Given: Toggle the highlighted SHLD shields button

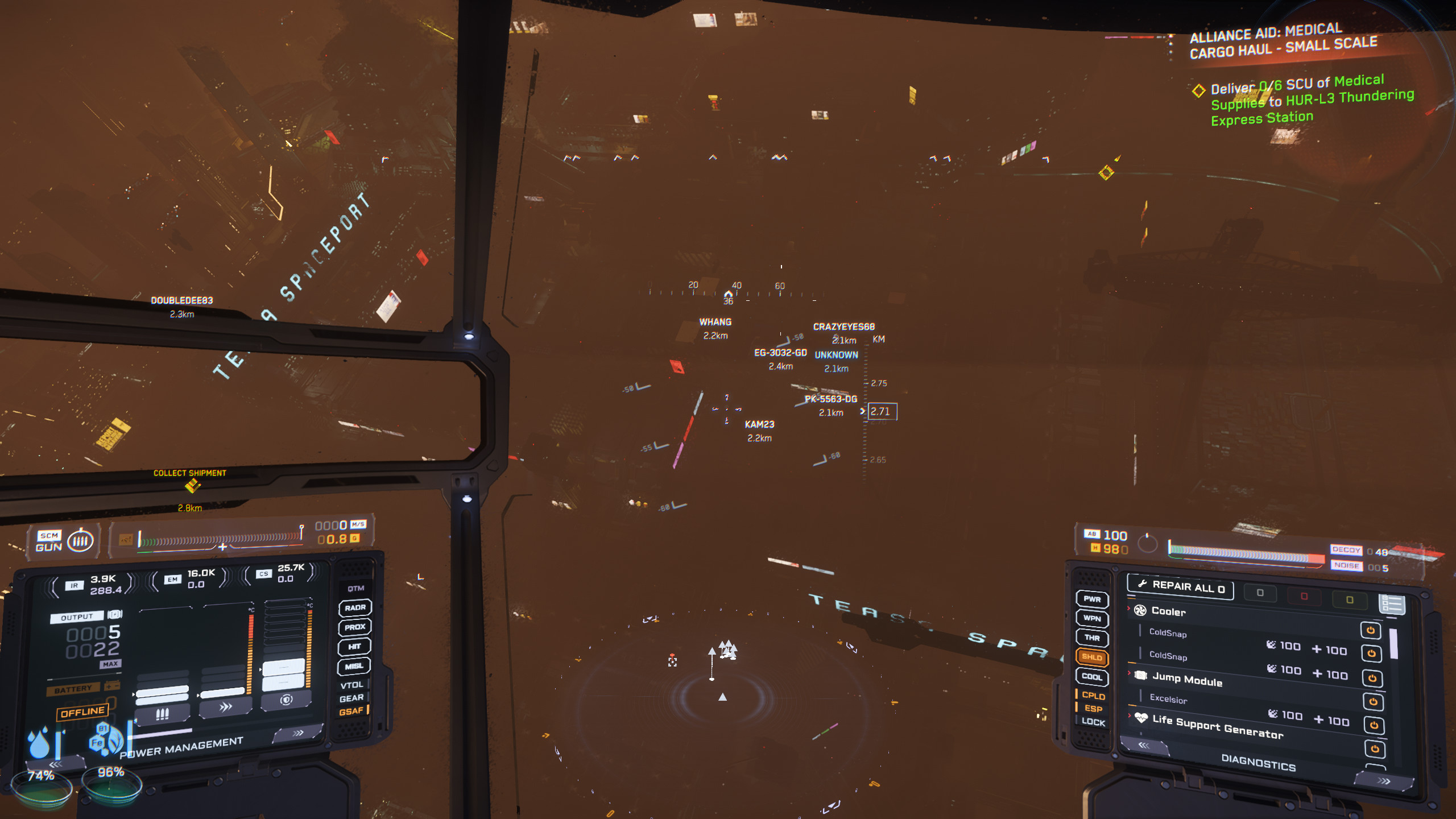Looking at the screenshot, I should tap(1092, 657).
